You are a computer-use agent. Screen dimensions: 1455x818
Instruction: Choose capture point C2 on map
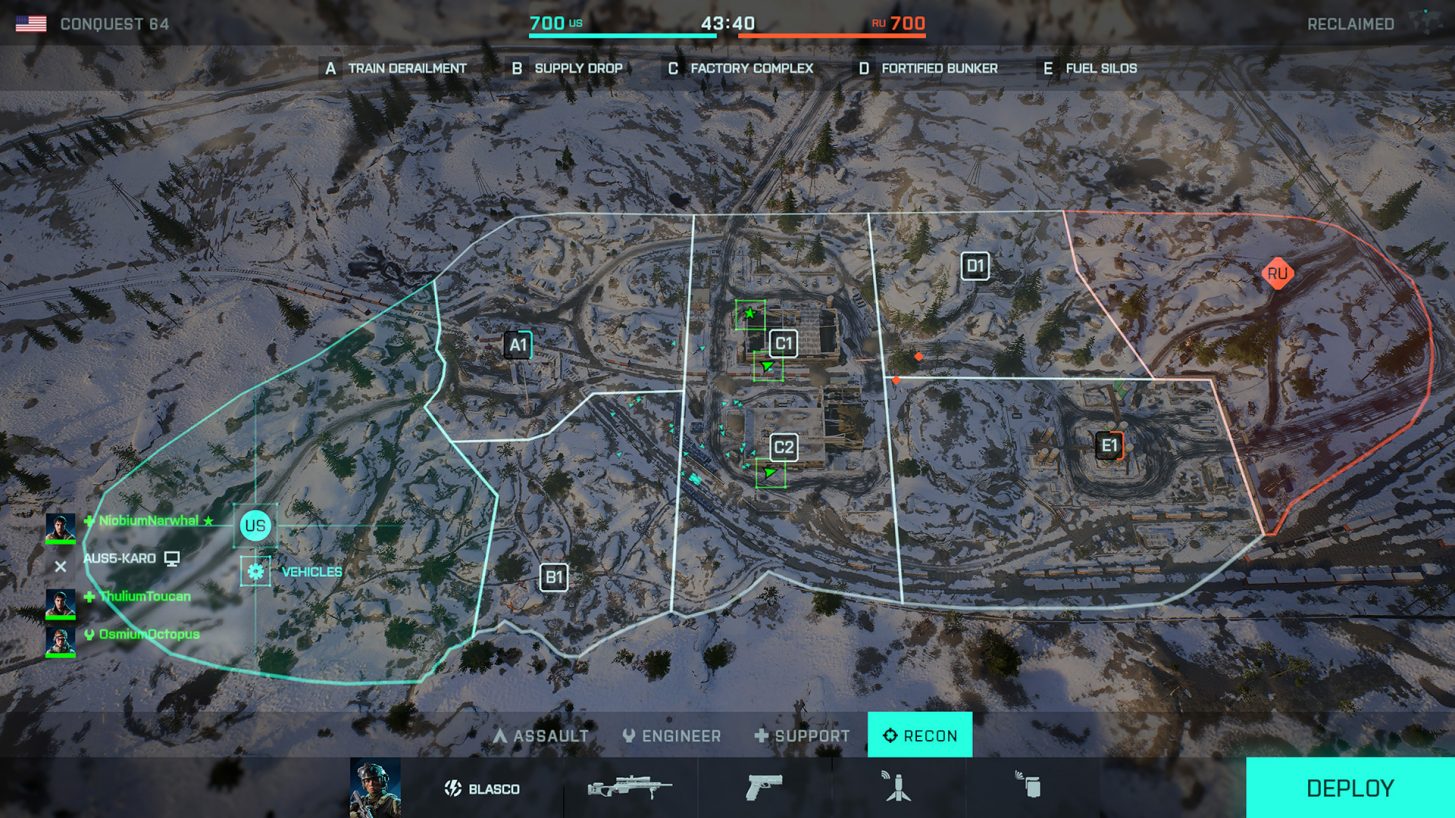click(x=784, y=447)
